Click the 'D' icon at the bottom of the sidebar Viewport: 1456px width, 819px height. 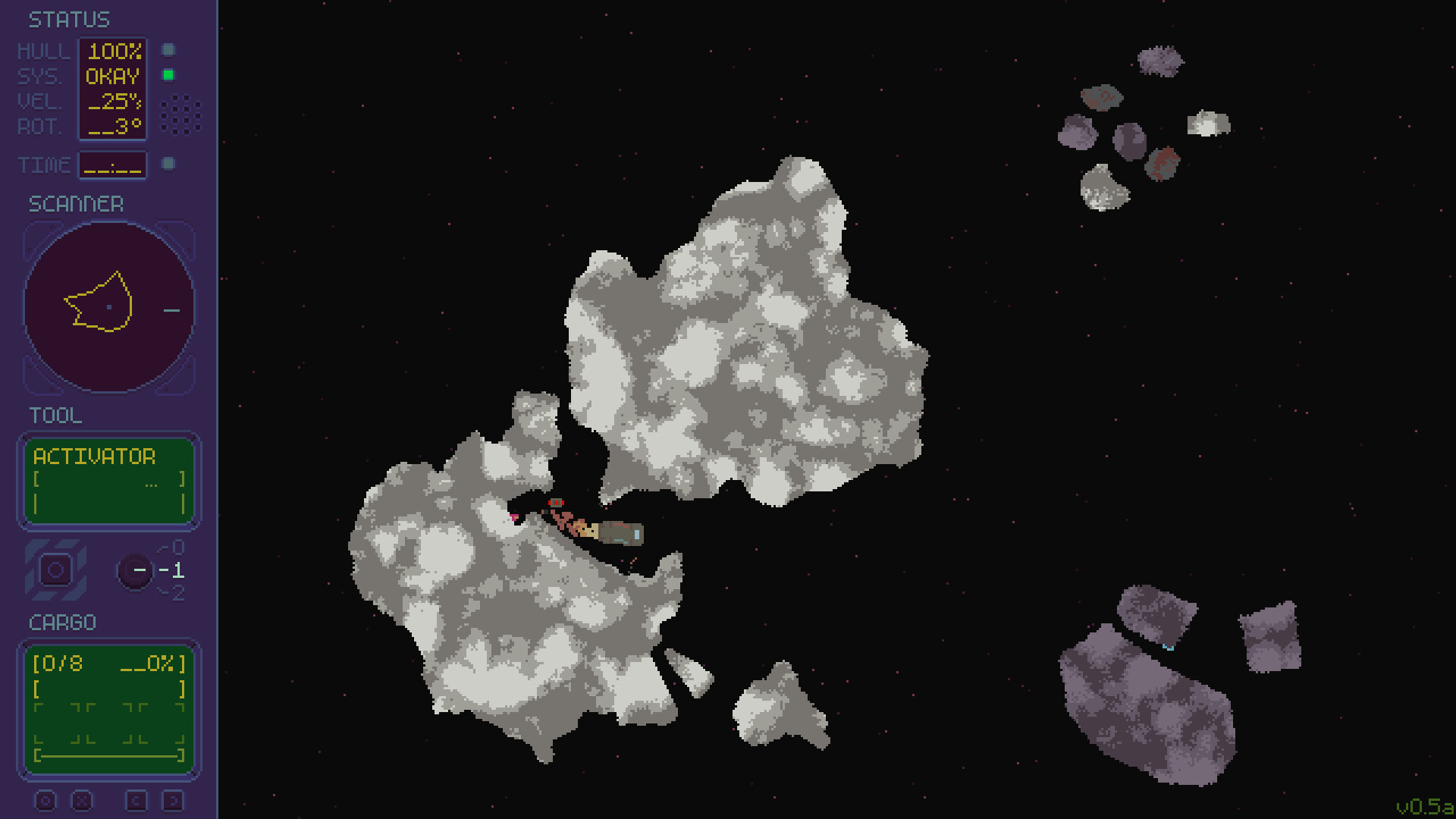[175, 800]
